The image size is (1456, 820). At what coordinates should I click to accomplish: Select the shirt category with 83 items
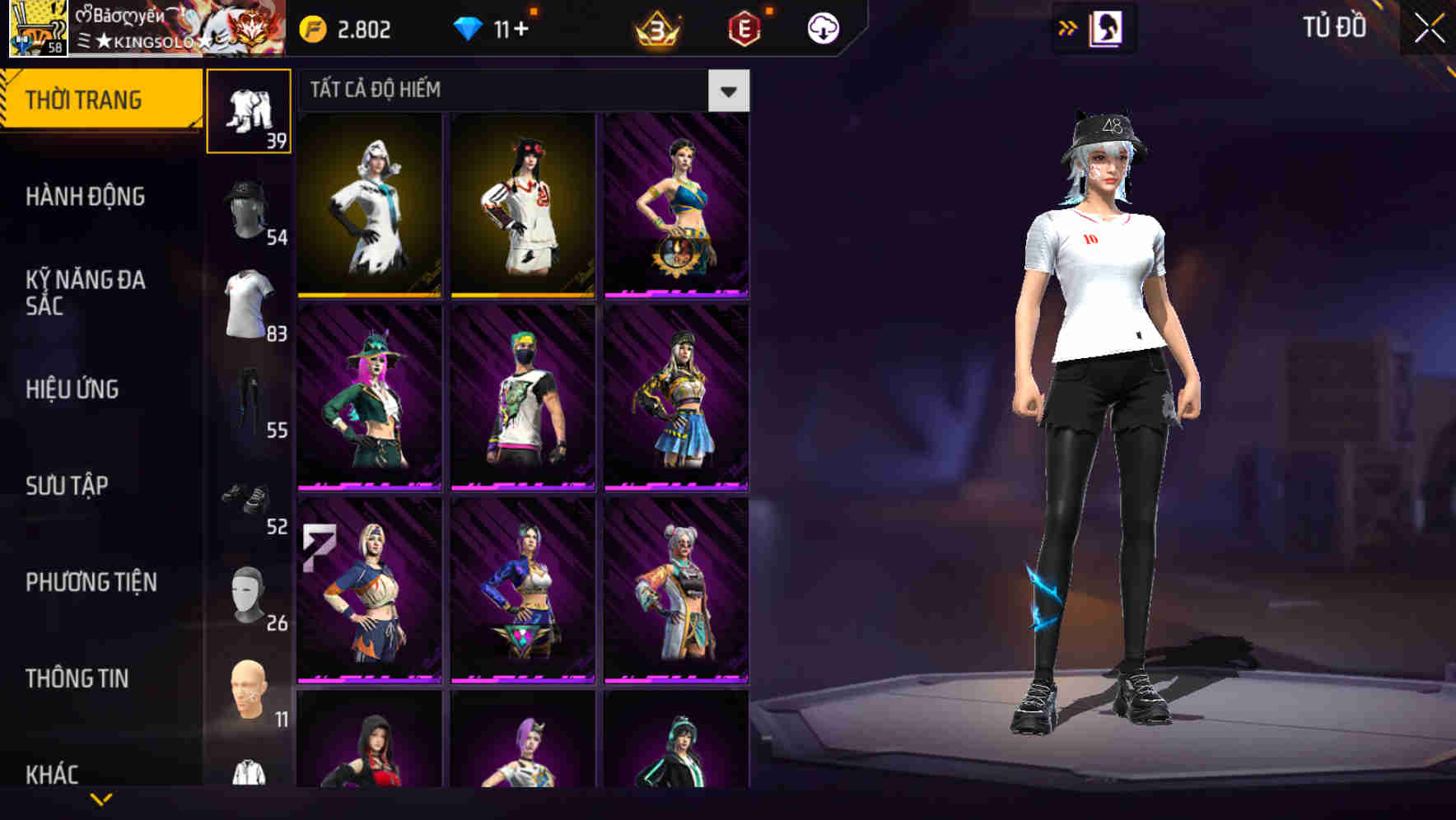pos(250,302)
